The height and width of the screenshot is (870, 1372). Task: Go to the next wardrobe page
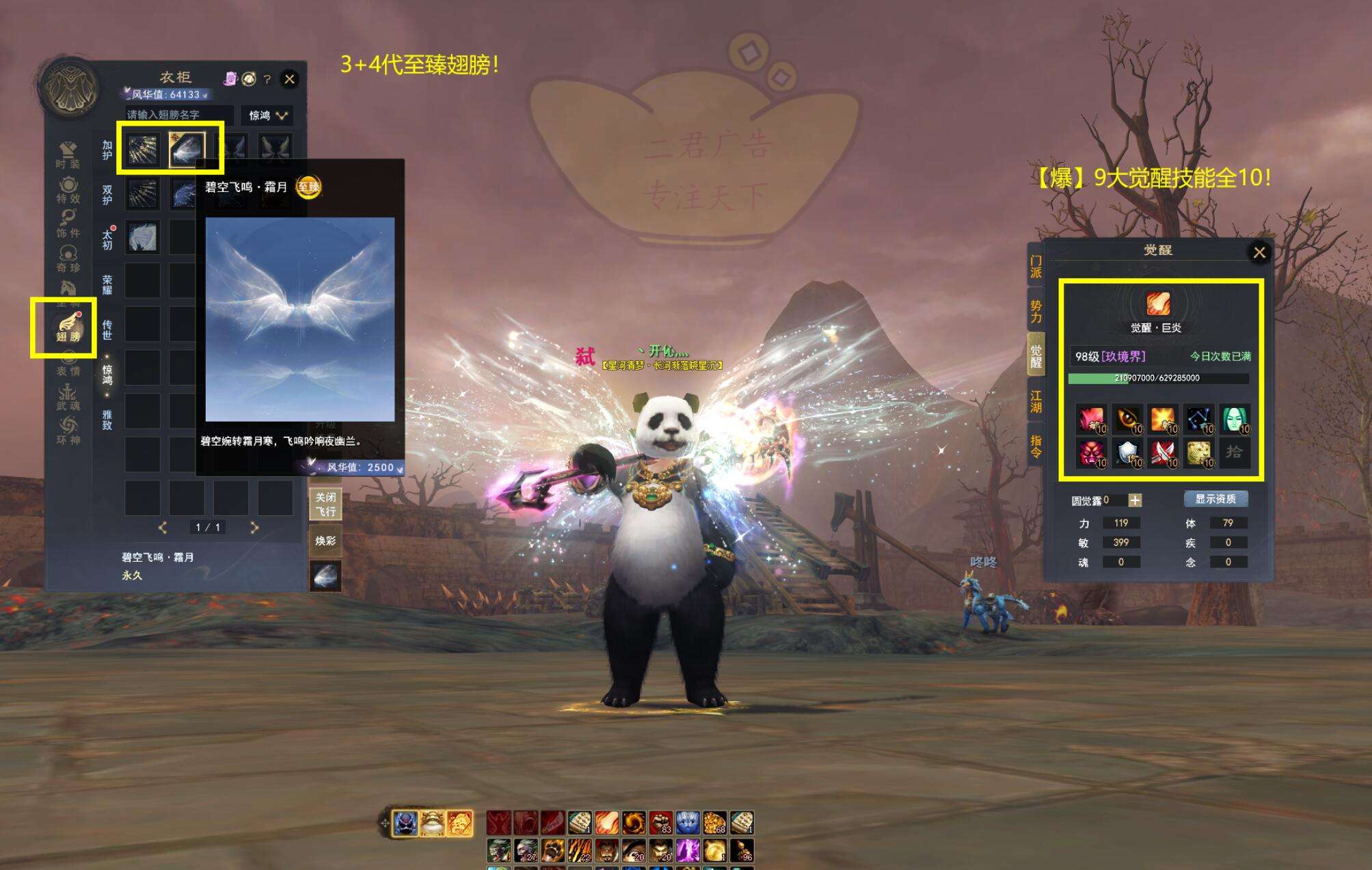point(254,527)
